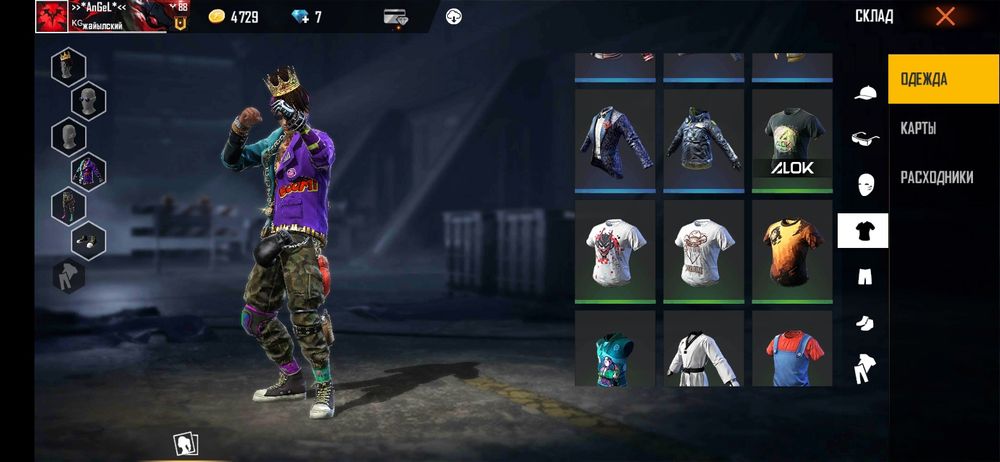Open the РАСХОДНИКИ tab
This screenshot has width=1000, height=462.
click(x=936, y=177)
